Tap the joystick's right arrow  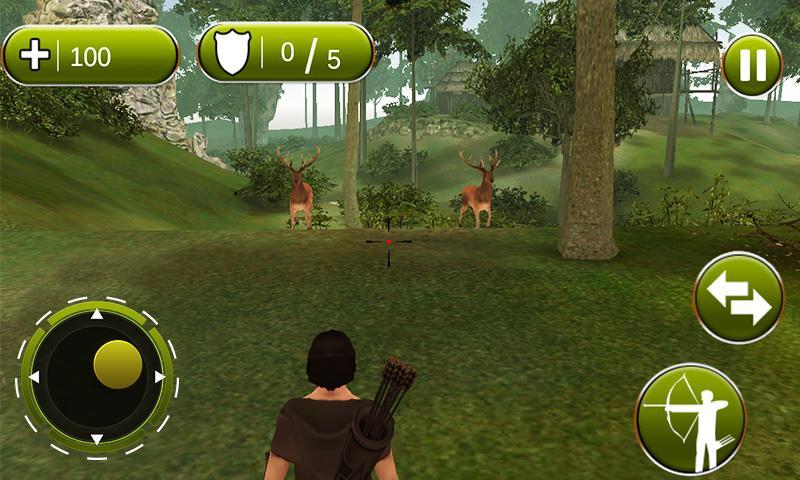point(159,377)
